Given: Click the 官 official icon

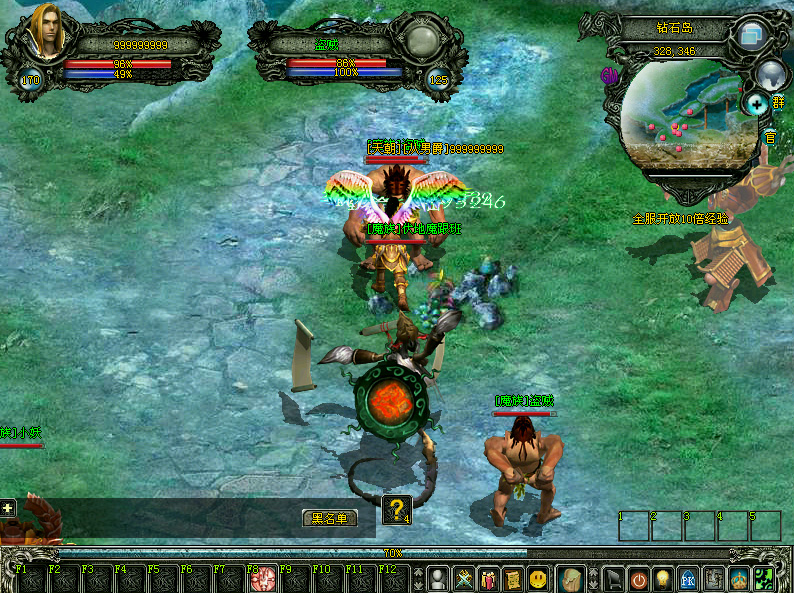Looking at the screenshot, I should (x=770, y=136).
